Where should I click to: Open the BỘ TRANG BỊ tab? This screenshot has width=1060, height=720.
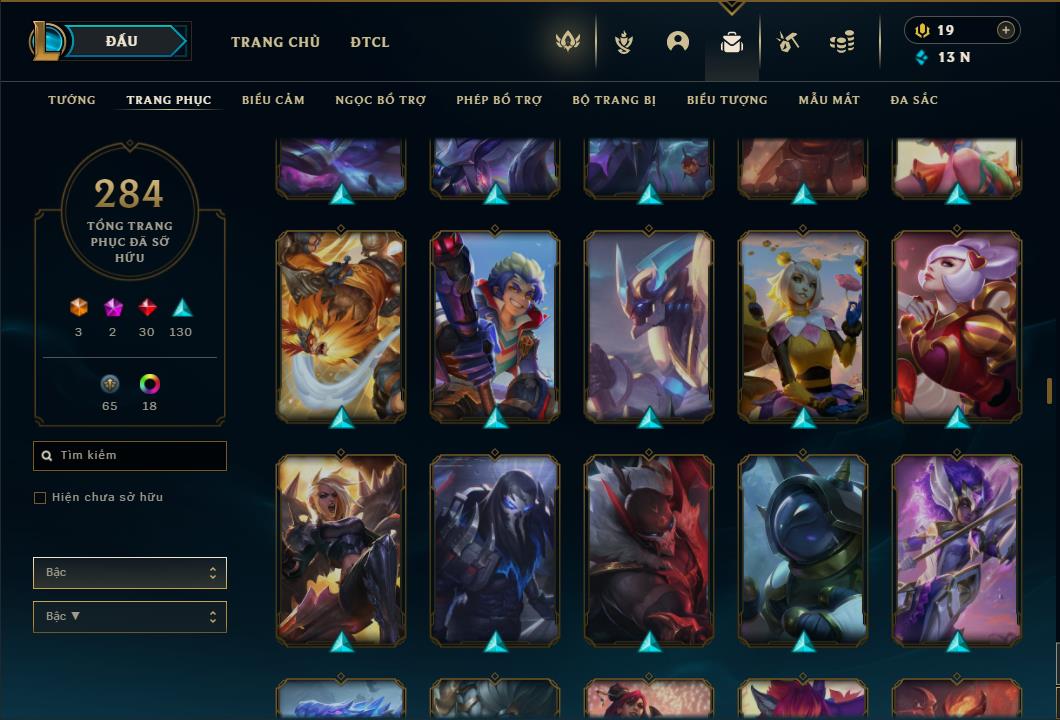[614, 100]
